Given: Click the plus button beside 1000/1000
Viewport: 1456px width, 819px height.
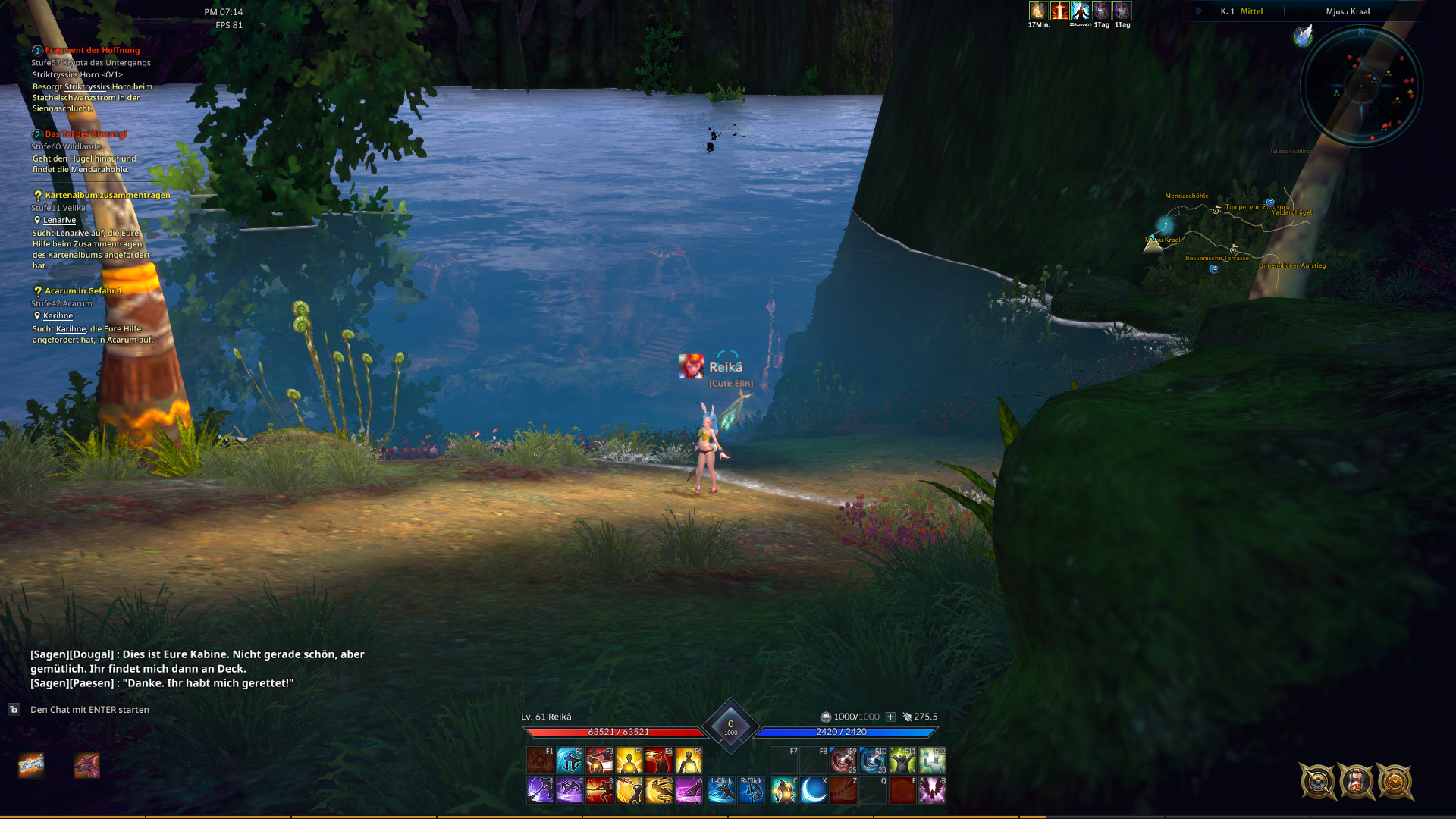Looking at the screenshot, I should coord(890,717).
